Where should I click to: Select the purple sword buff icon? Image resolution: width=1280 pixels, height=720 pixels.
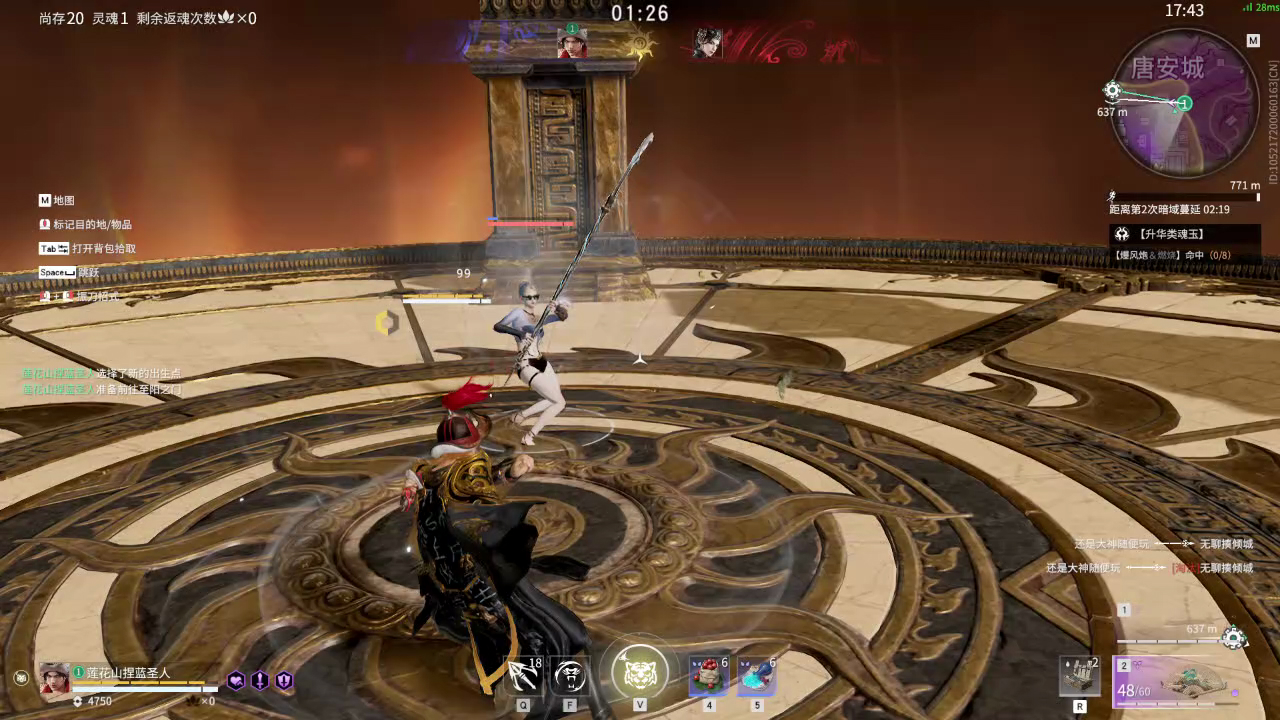tap(260, 680)
